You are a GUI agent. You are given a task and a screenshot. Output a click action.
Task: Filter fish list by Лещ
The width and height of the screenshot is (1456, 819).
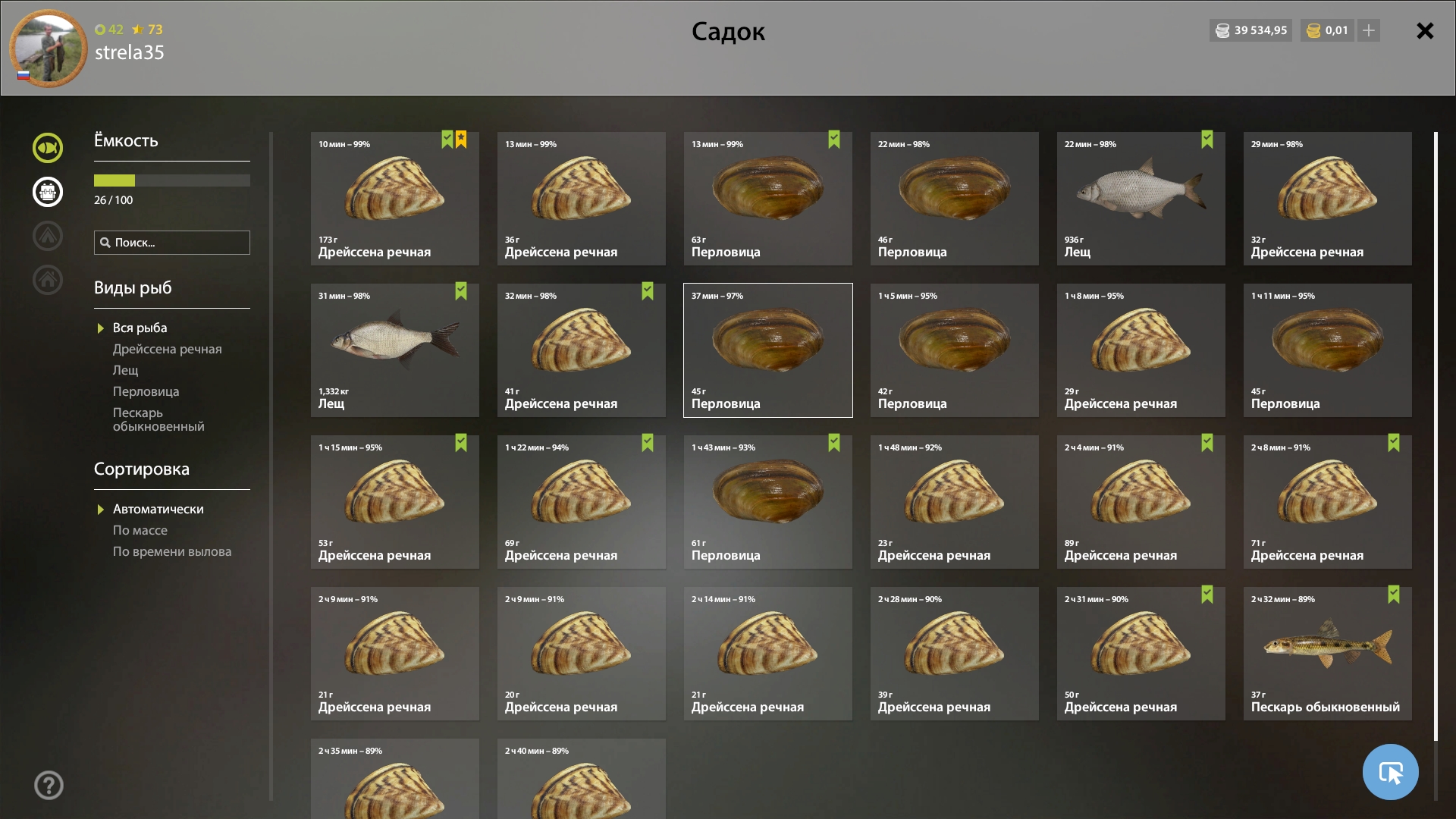tap(126, 370)
